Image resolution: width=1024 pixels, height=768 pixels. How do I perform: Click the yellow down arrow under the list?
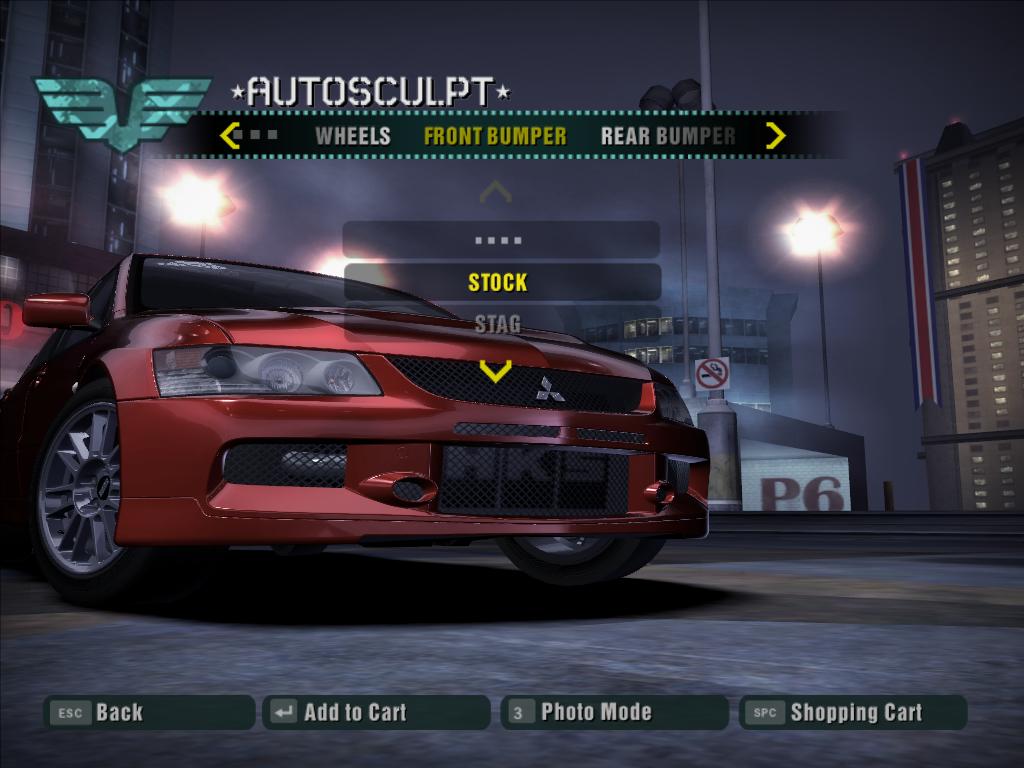tap(495, 371)
